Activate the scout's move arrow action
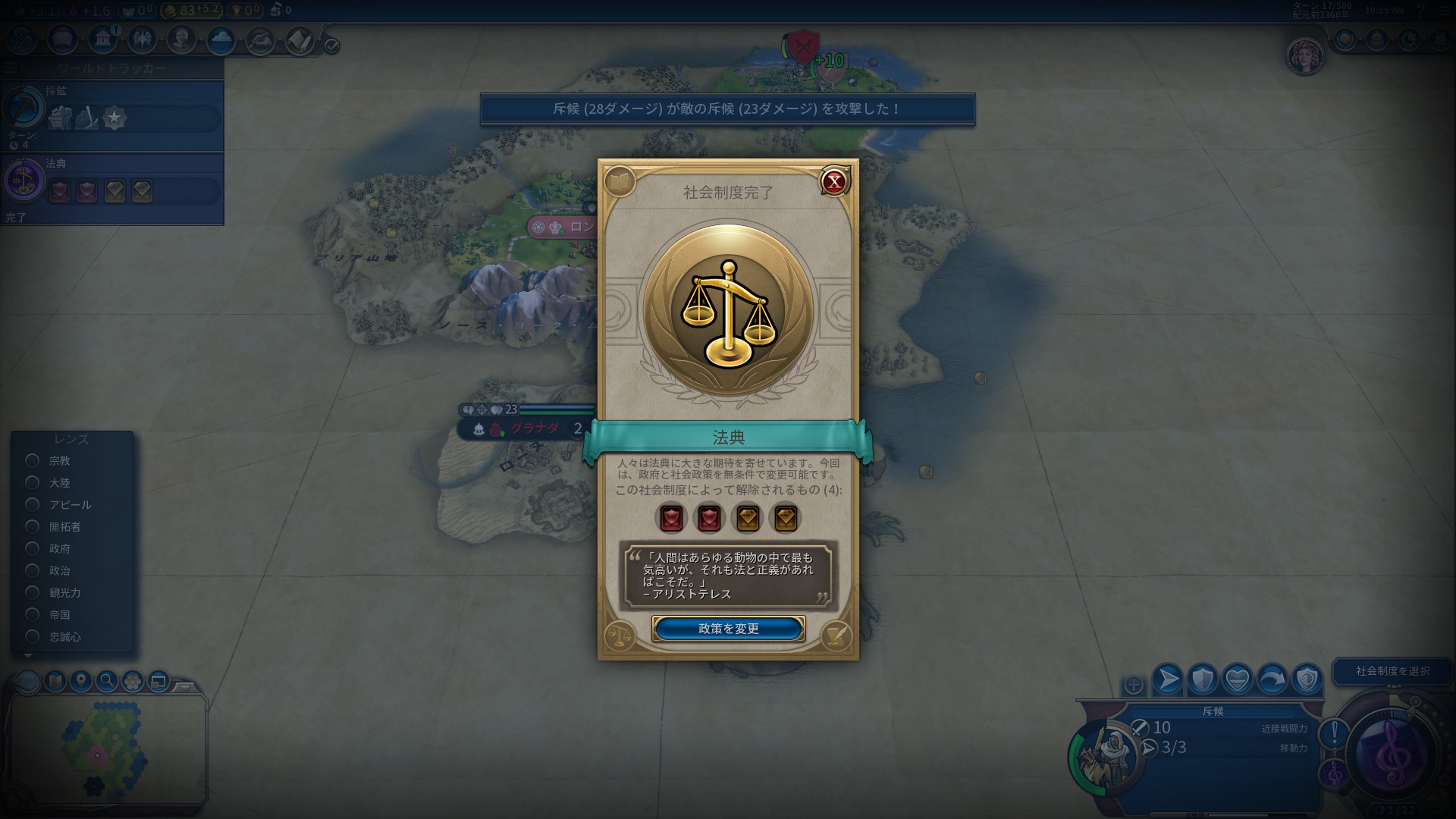The height and width of the screenshot is (819, 1456). pyautogui.click(x=1168, y=679)
